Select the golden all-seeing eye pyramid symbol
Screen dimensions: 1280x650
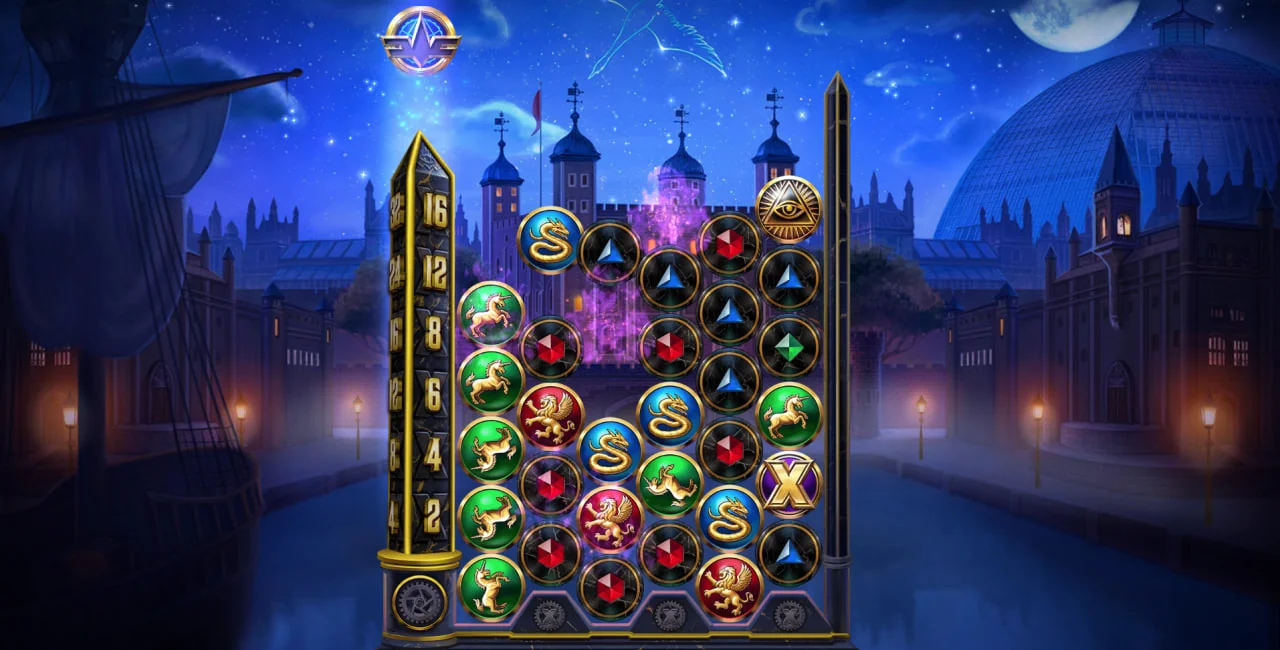coord(788,209)
